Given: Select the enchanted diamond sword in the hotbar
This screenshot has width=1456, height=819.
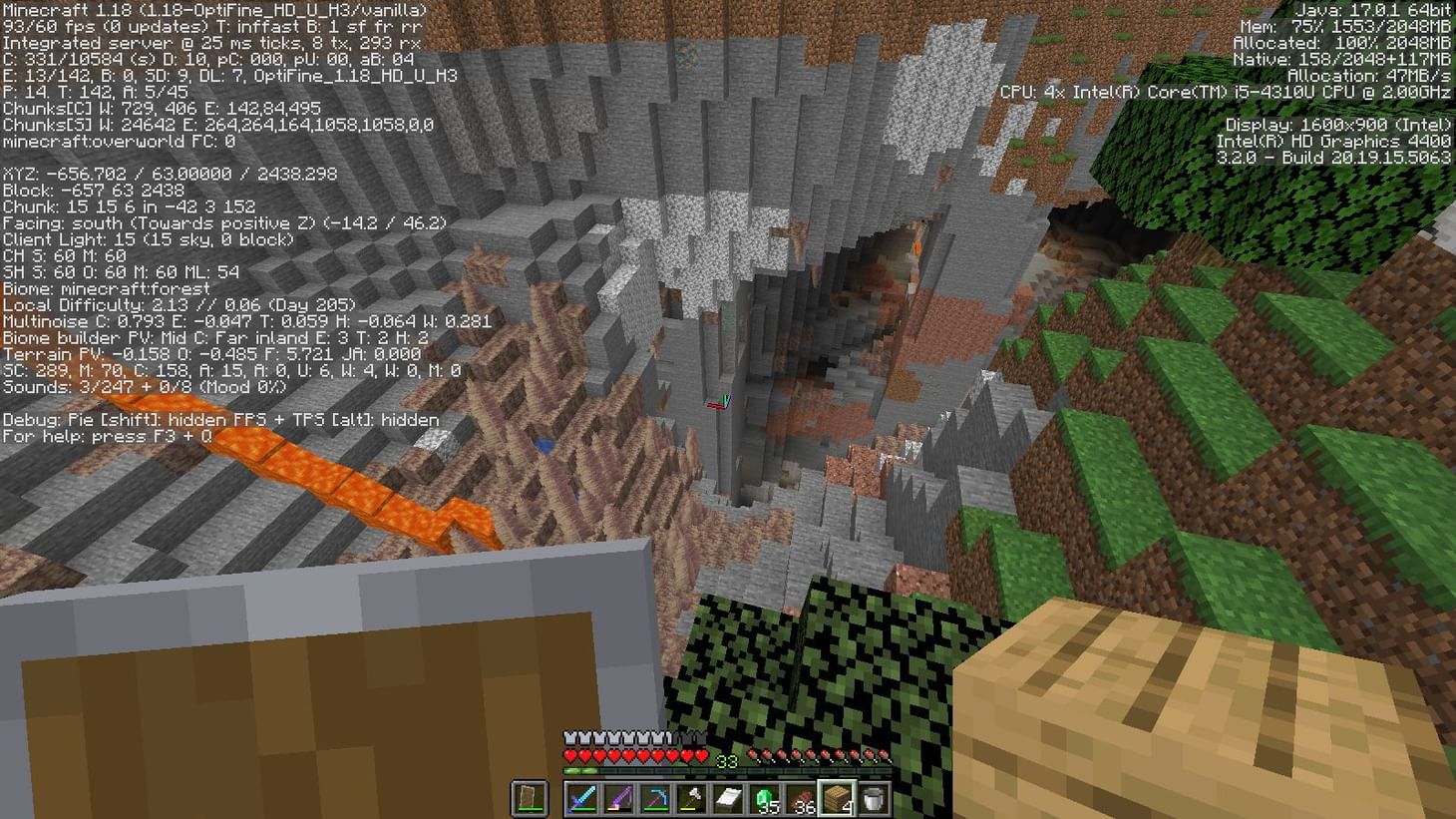Looking at the screenshot, I should coord(581,799).
